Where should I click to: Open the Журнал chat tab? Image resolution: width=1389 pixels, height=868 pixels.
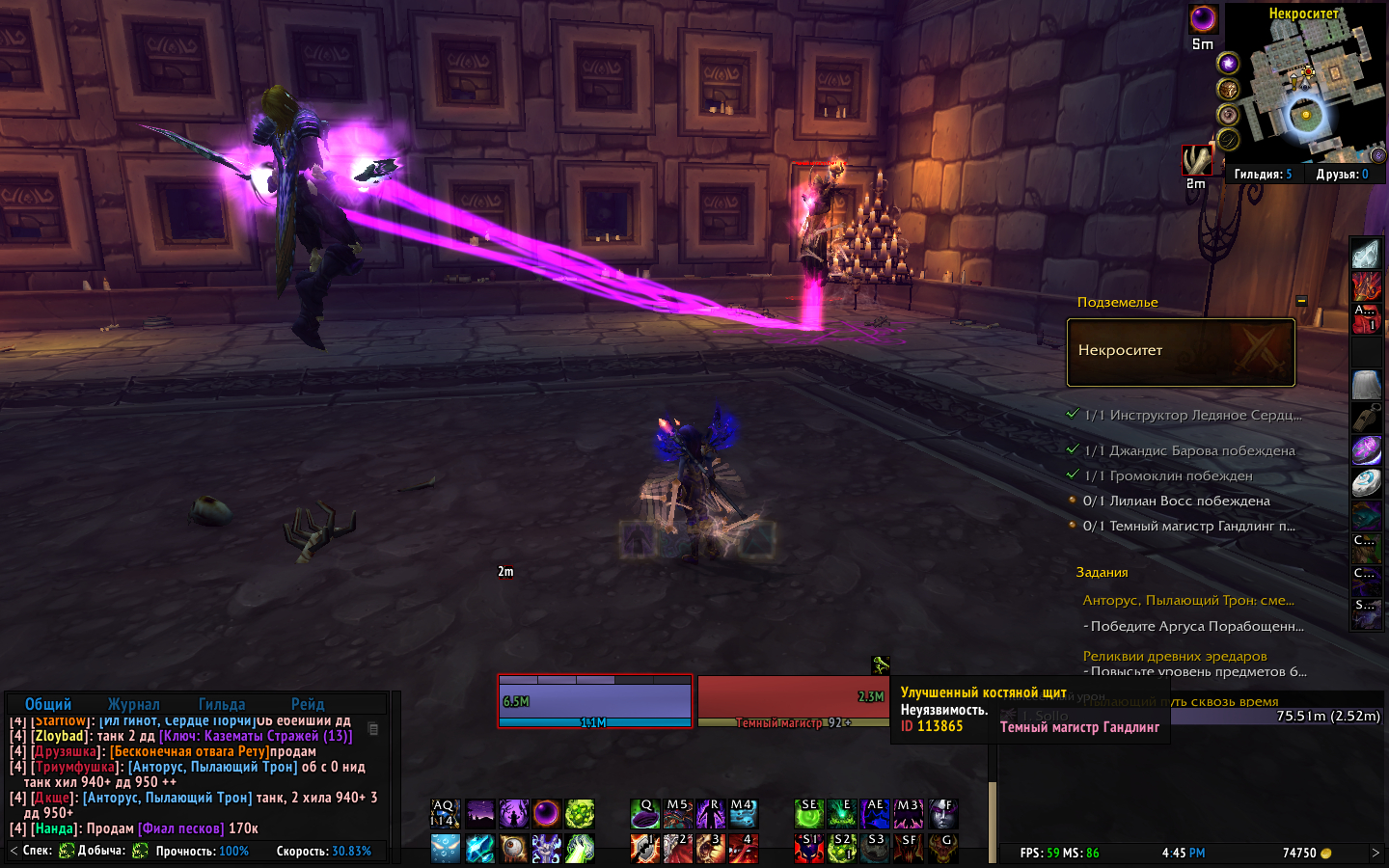point(134,704)
